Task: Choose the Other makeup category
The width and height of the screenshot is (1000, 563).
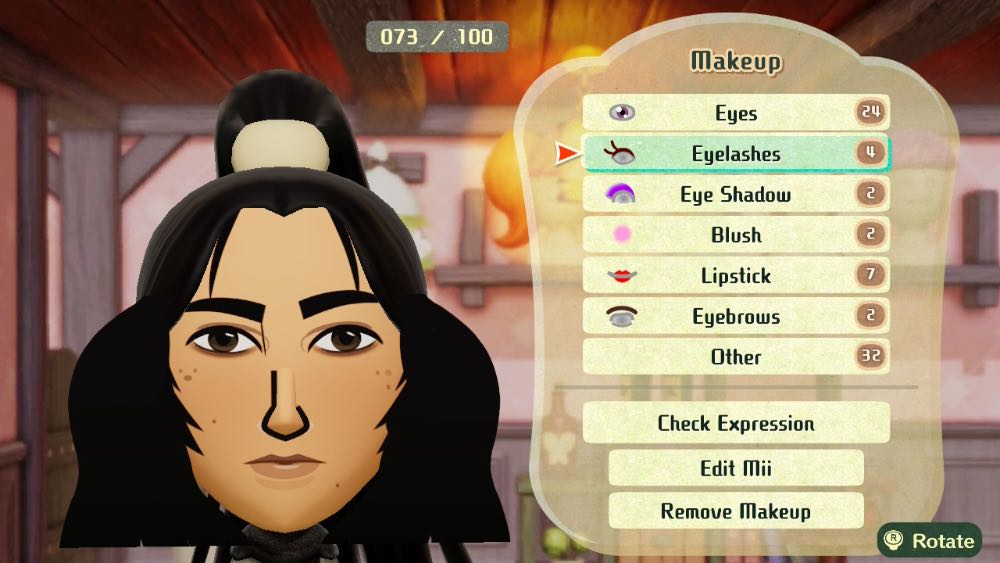Action: 735,357
